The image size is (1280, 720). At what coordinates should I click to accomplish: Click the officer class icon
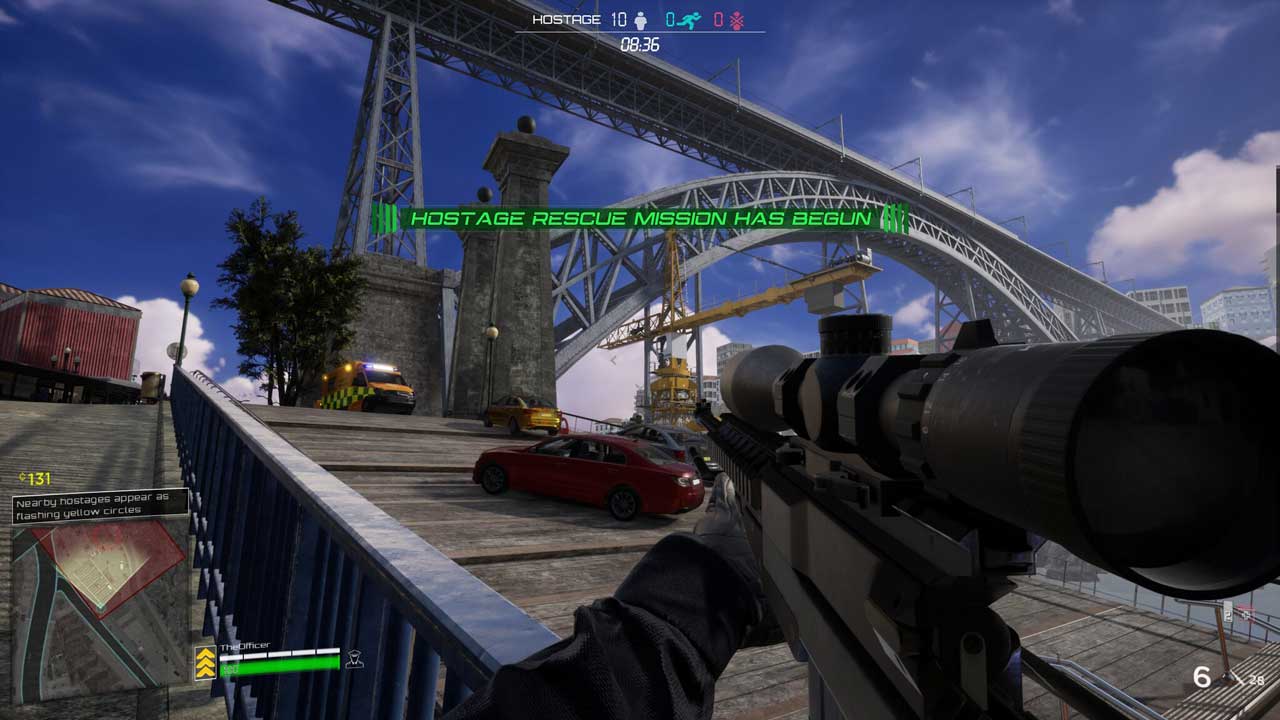coord(354,659)
